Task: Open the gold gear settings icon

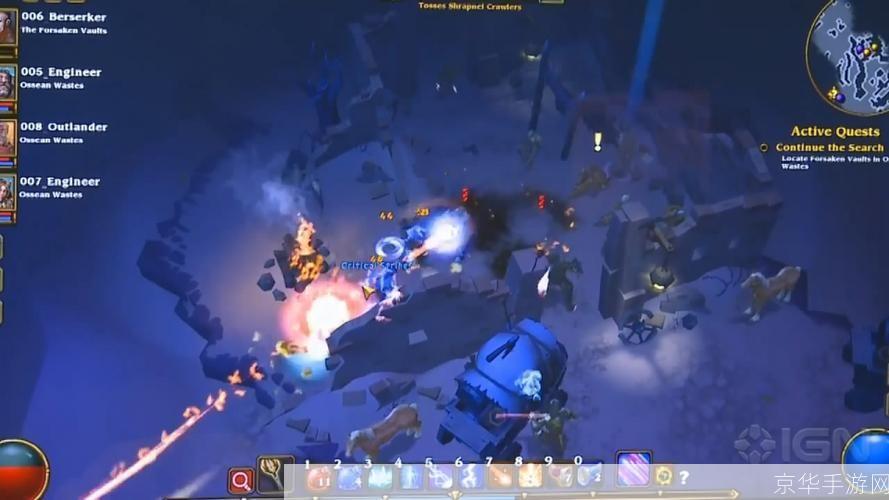Action: click(663, 476)
